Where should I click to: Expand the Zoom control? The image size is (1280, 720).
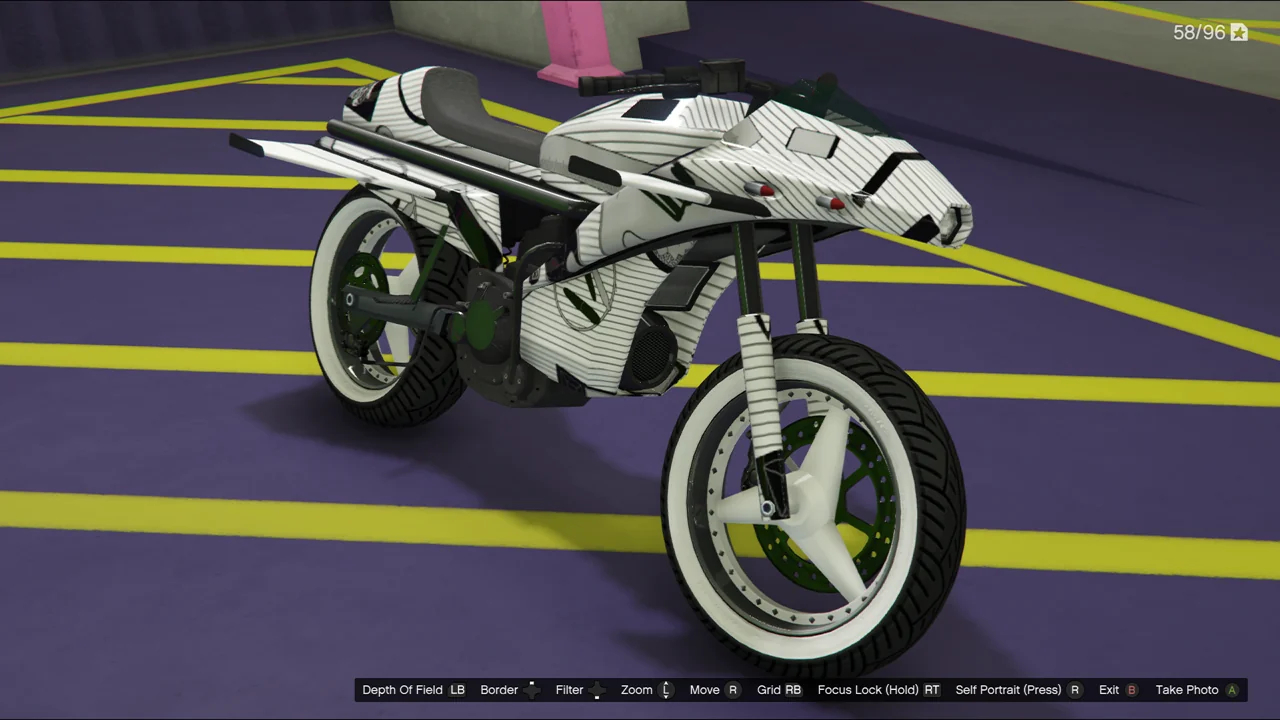[x=637, y=690]
